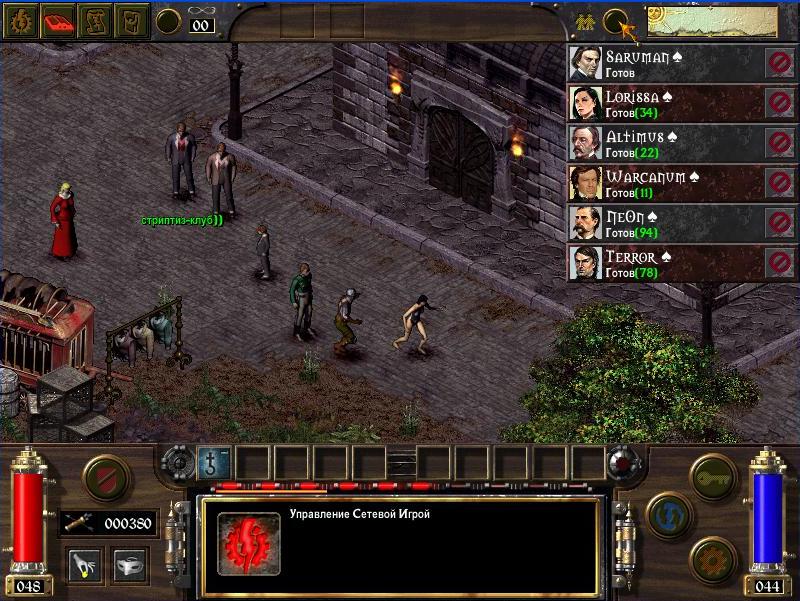Use the lockpick hand skill icon
Viewport: 800px width, 601px height.
coord(83,565)
